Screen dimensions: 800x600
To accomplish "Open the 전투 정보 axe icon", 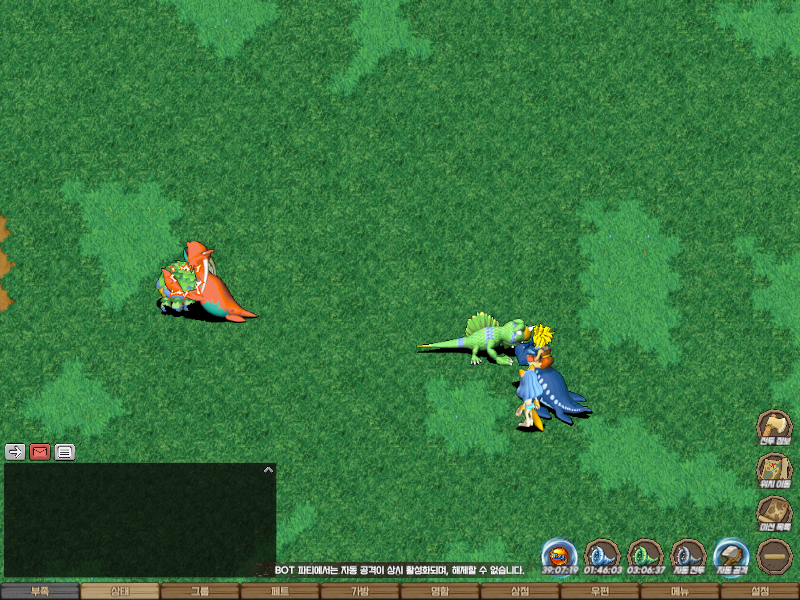I will [x=774, y=426].
